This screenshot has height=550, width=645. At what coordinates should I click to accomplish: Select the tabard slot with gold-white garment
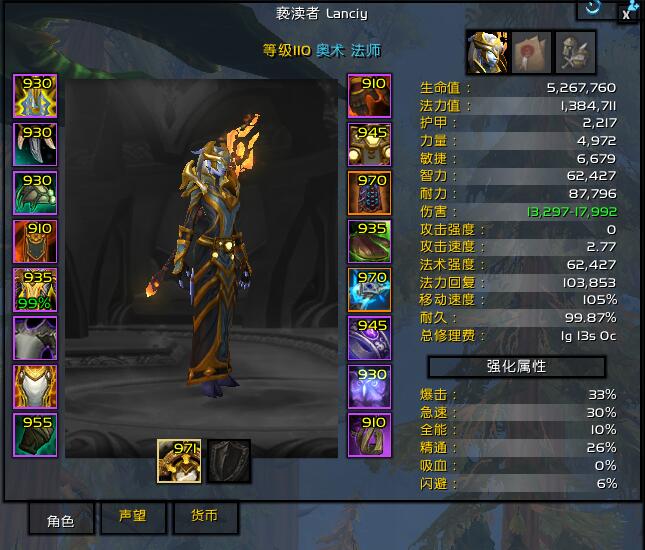(x=36, y=387)
